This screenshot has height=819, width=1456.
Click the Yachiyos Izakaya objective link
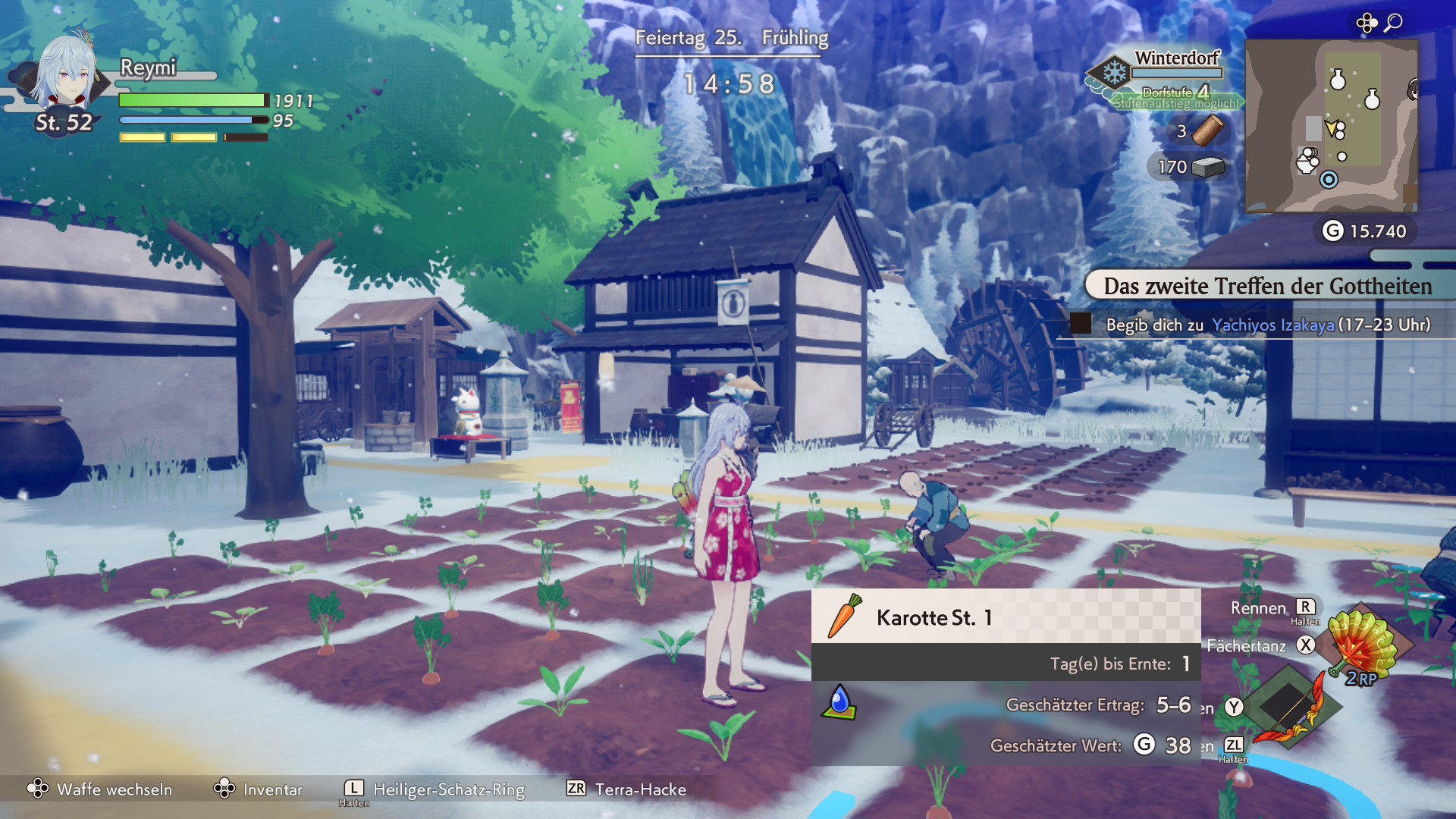[1272, 325]
